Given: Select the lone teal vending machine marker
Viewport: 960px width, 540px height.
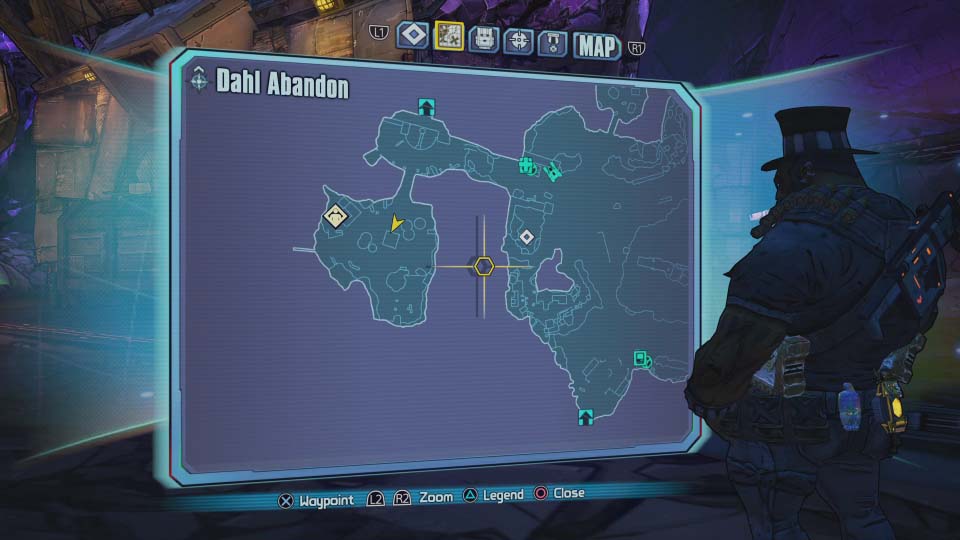Looking at the screenshot, I should point(642,358).
